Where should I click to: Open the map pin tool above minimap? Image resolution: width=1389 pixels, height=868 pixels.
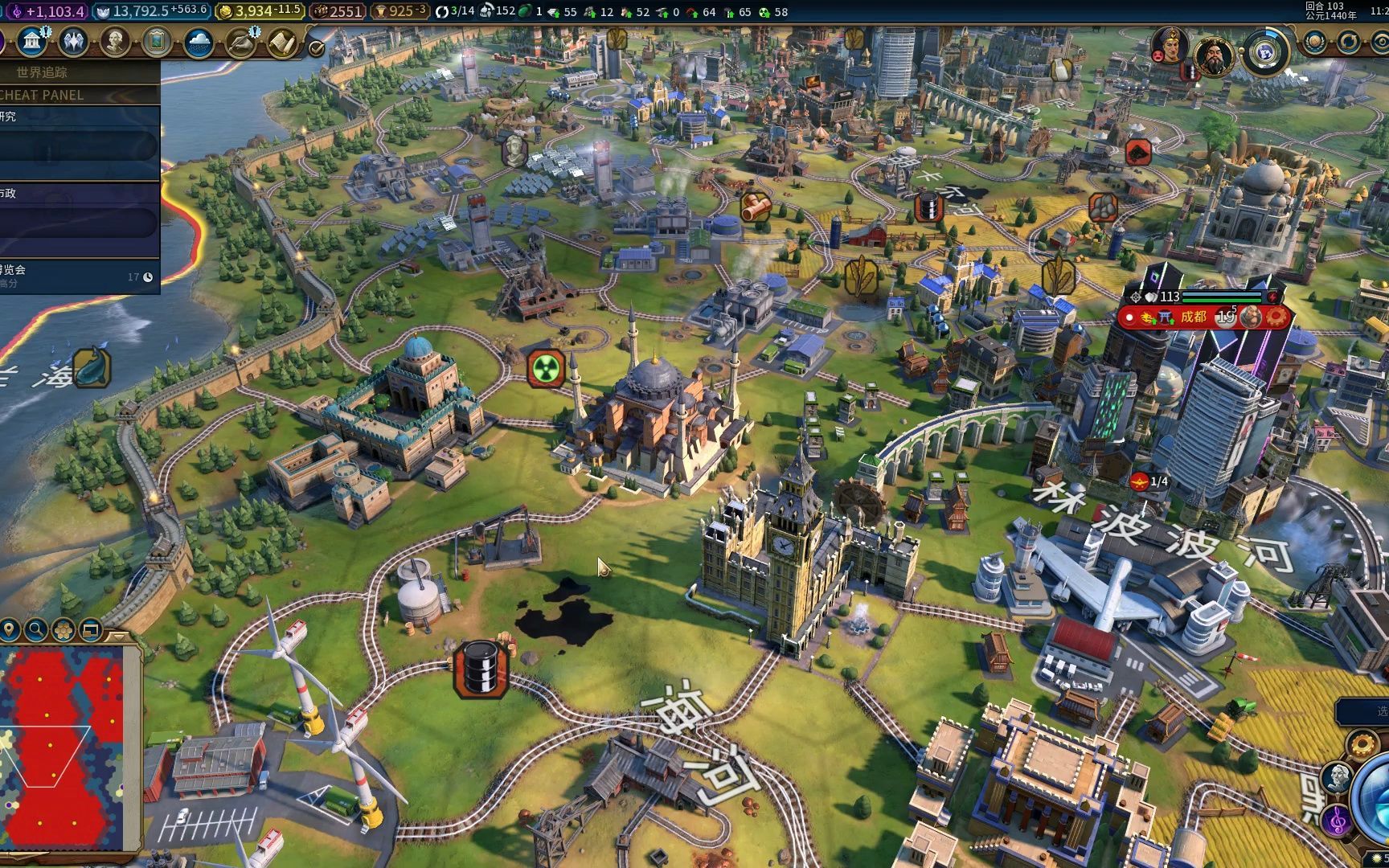(x=10, y=629)
